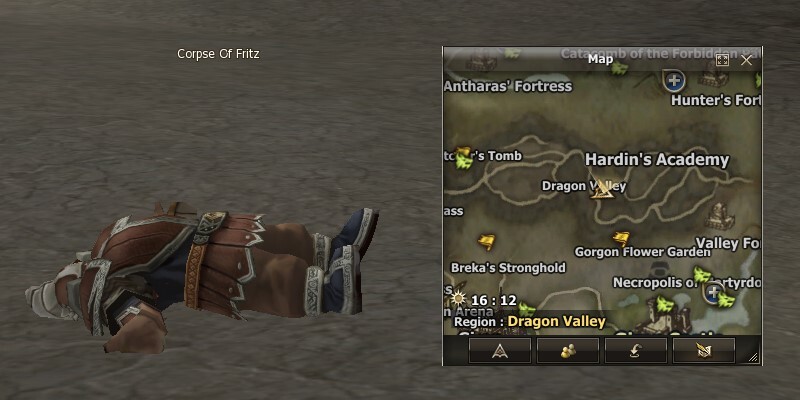Select the Hardin's Academy map label
Screen dimensions: 800x400
pos(656,160)
